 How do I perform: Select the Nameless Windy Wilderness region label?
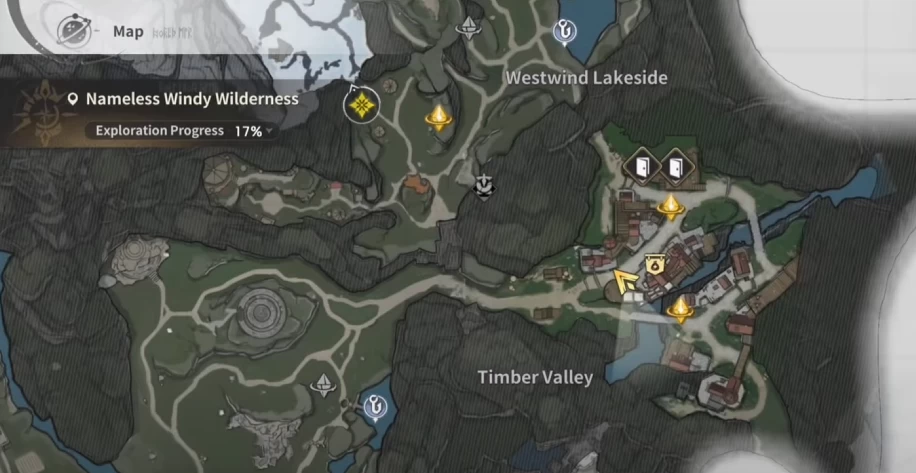click(191, 100)
